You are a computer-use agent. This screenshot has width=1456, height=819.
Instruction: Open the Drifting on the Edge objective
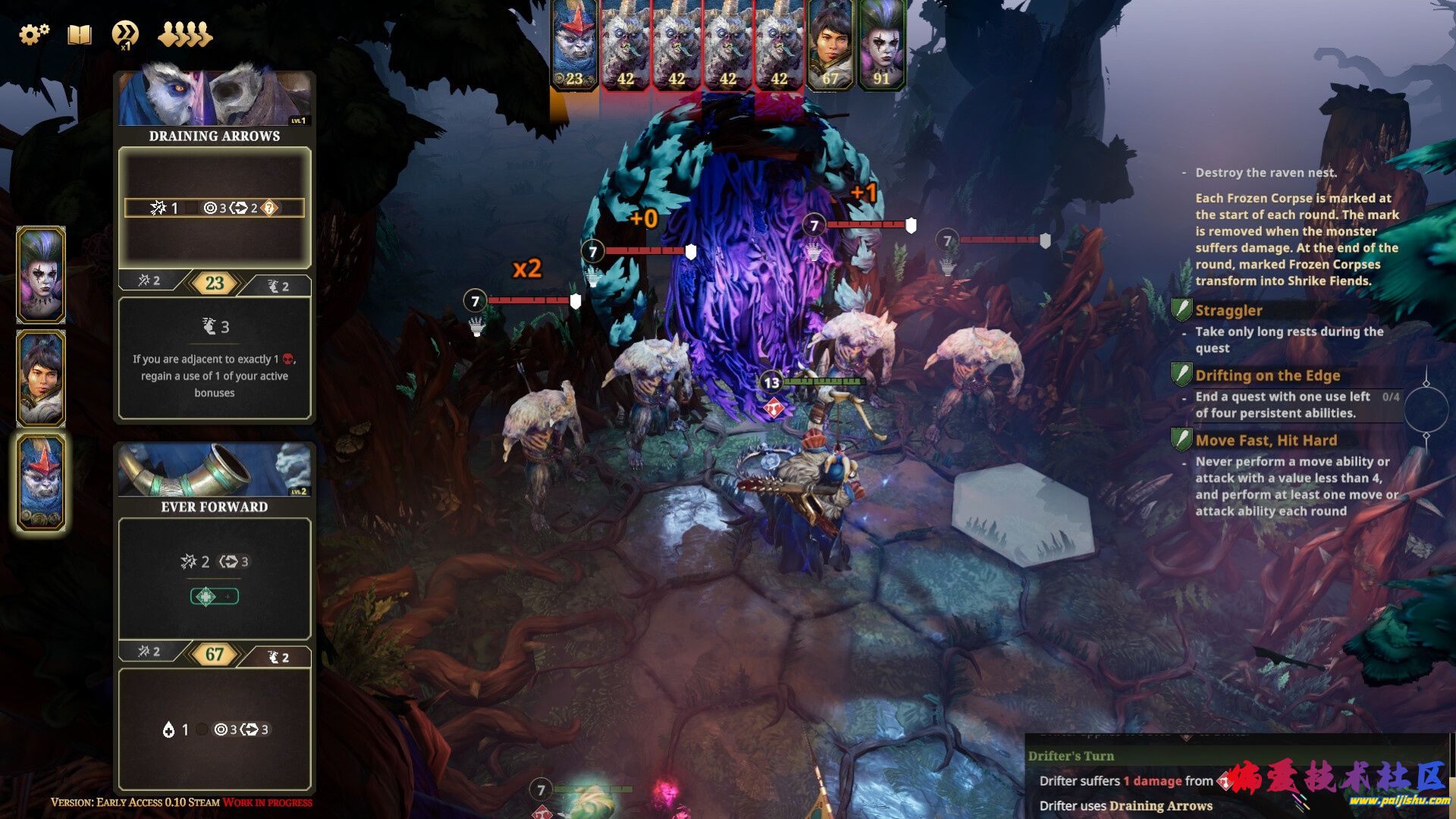point(1267,375)
